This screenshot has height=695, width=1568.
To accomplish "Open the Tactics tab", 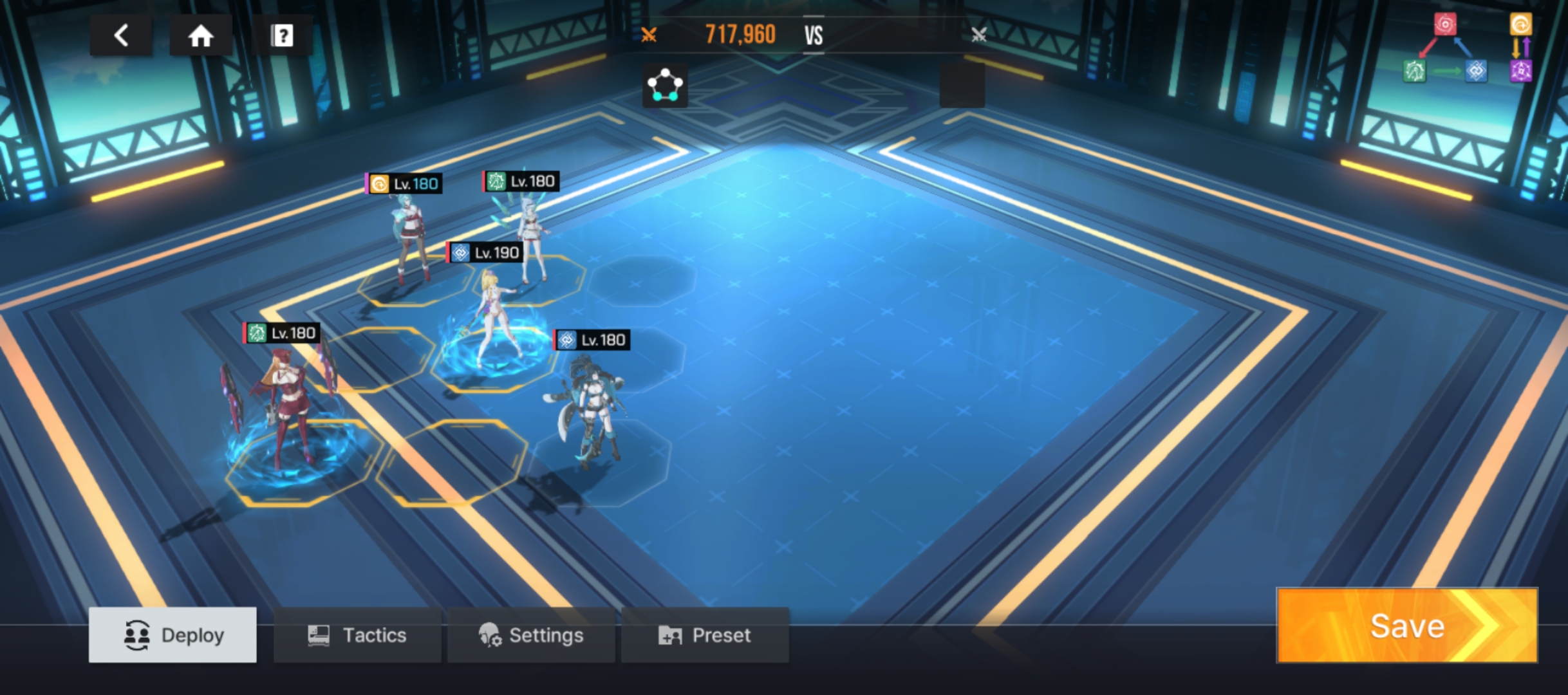I will click(357, 635).
